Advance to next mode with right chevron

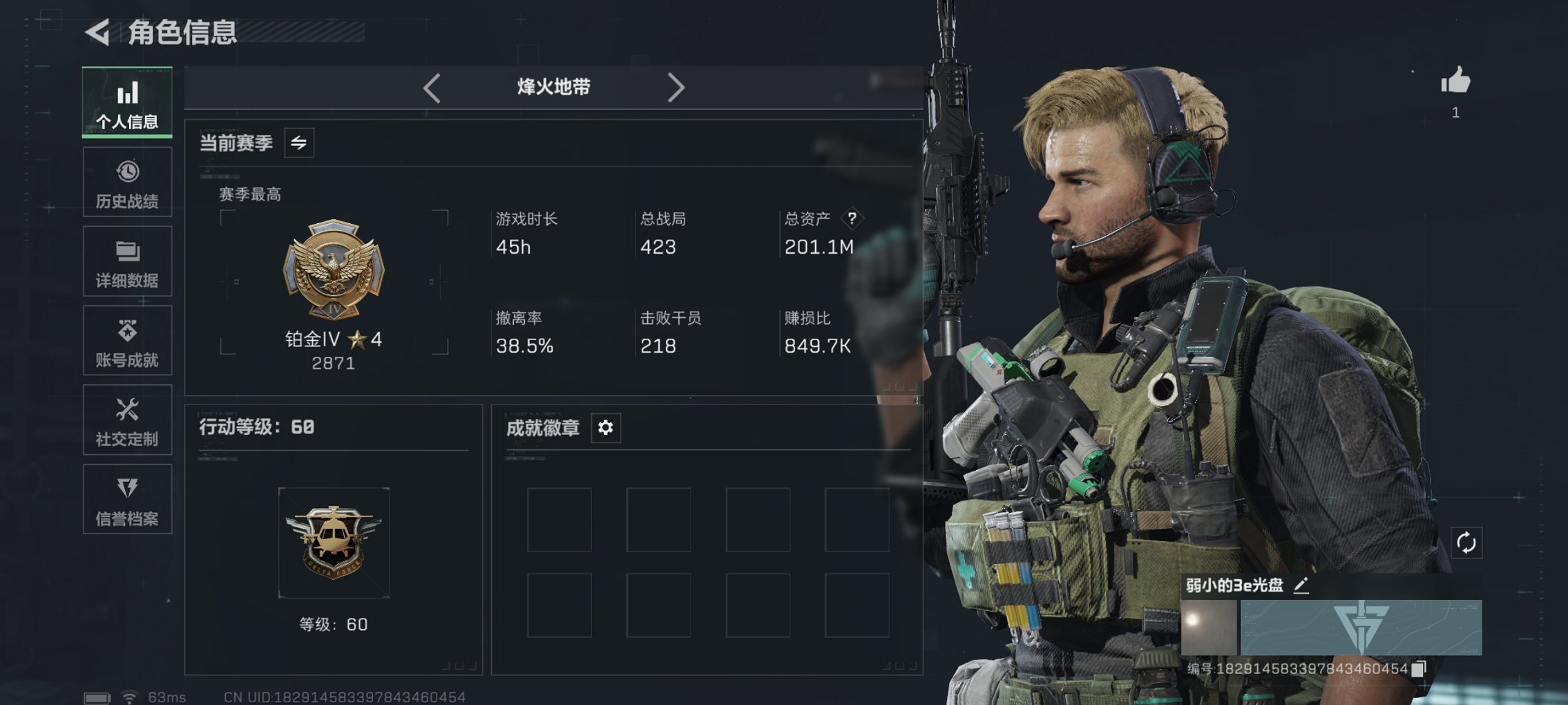pos(676,88)
